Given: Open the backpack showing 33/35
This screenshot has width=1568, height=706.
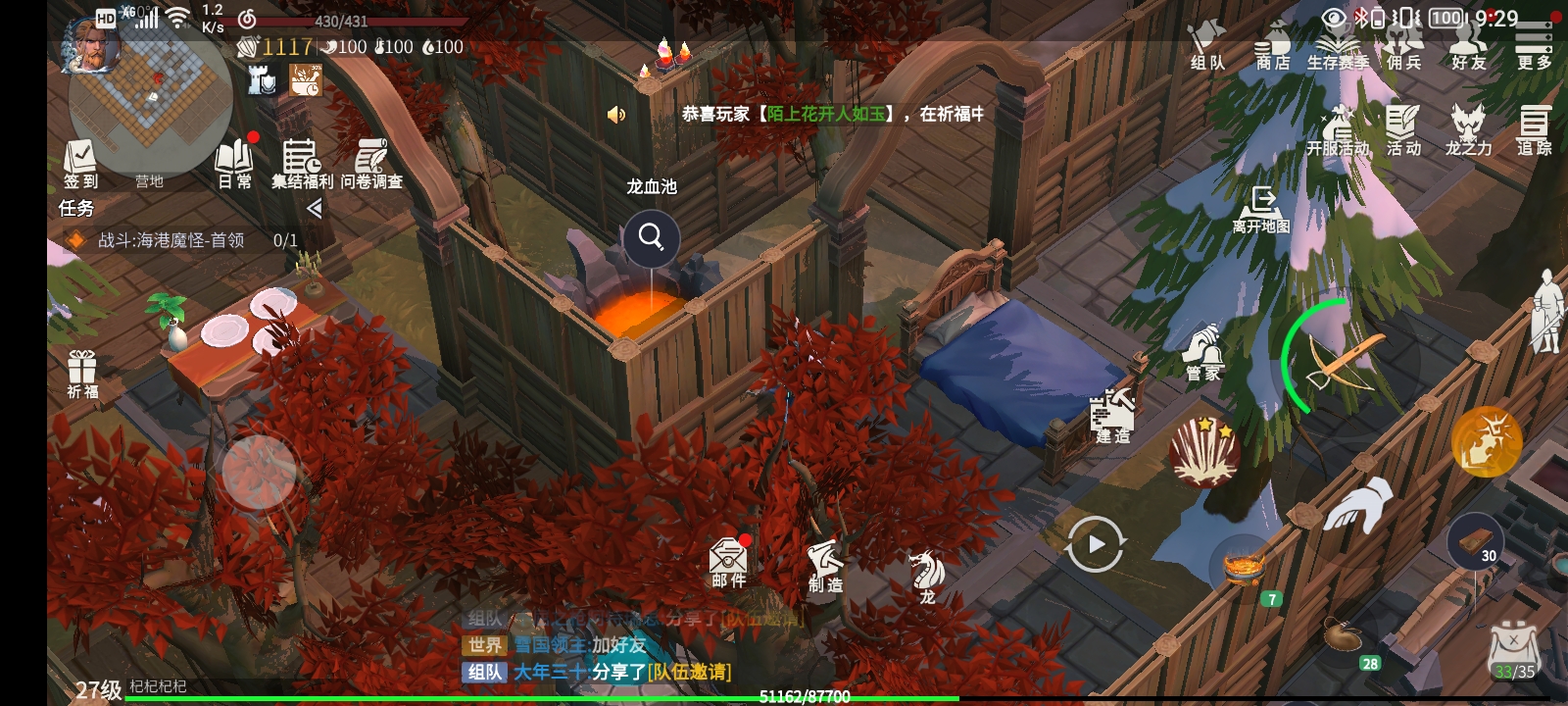Looking at the screenshot, I should pyautogui.click(x=1514, y=652).
